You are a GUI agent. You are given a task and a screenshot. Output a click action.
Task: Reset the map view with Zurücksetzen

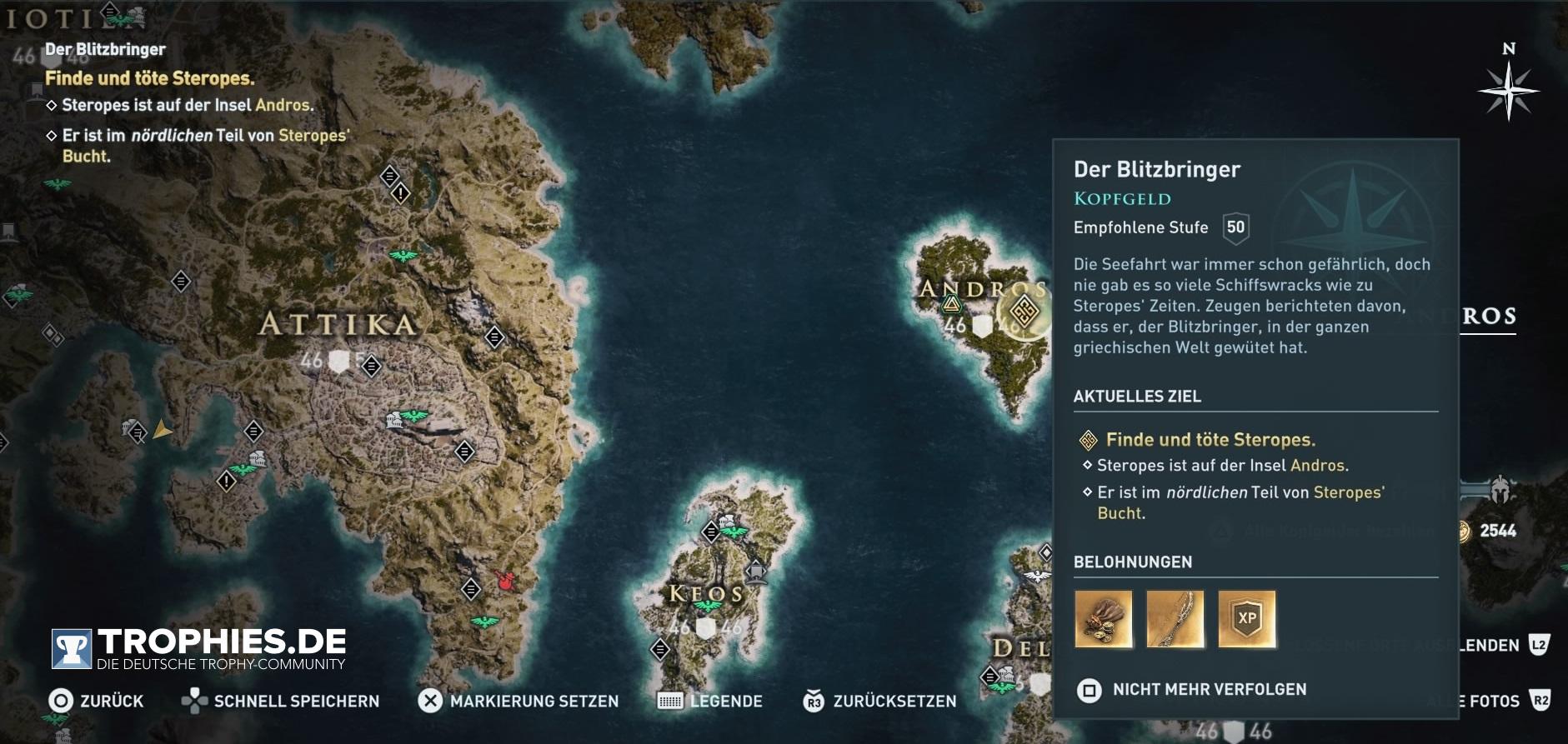[x=879, y=702]
